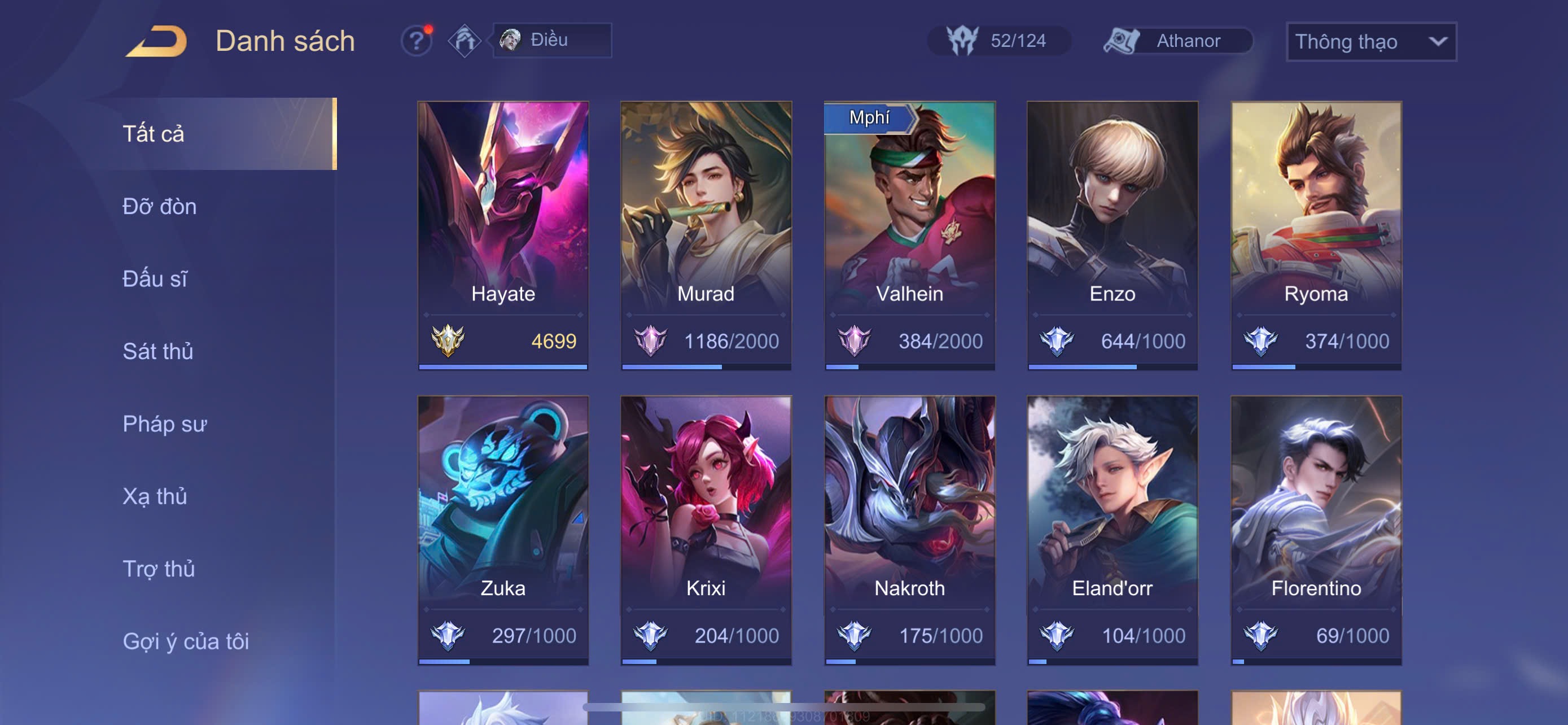
Task: Open the question mark help icon
Action: [417, 41]
